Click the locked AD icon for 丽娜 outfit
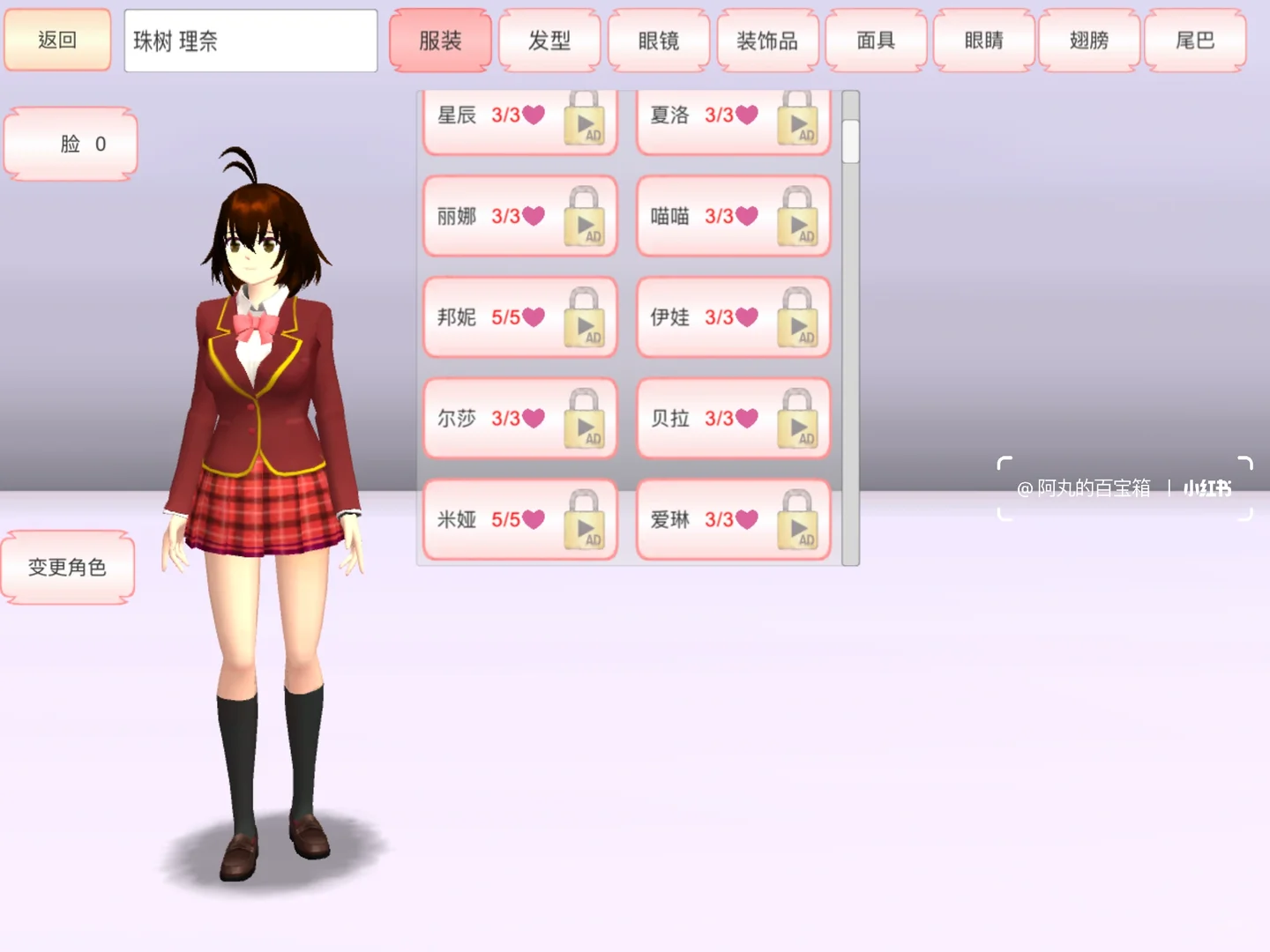Image resolution: width=1270 pixels, height=952 pixels. [x=585, y=216]
